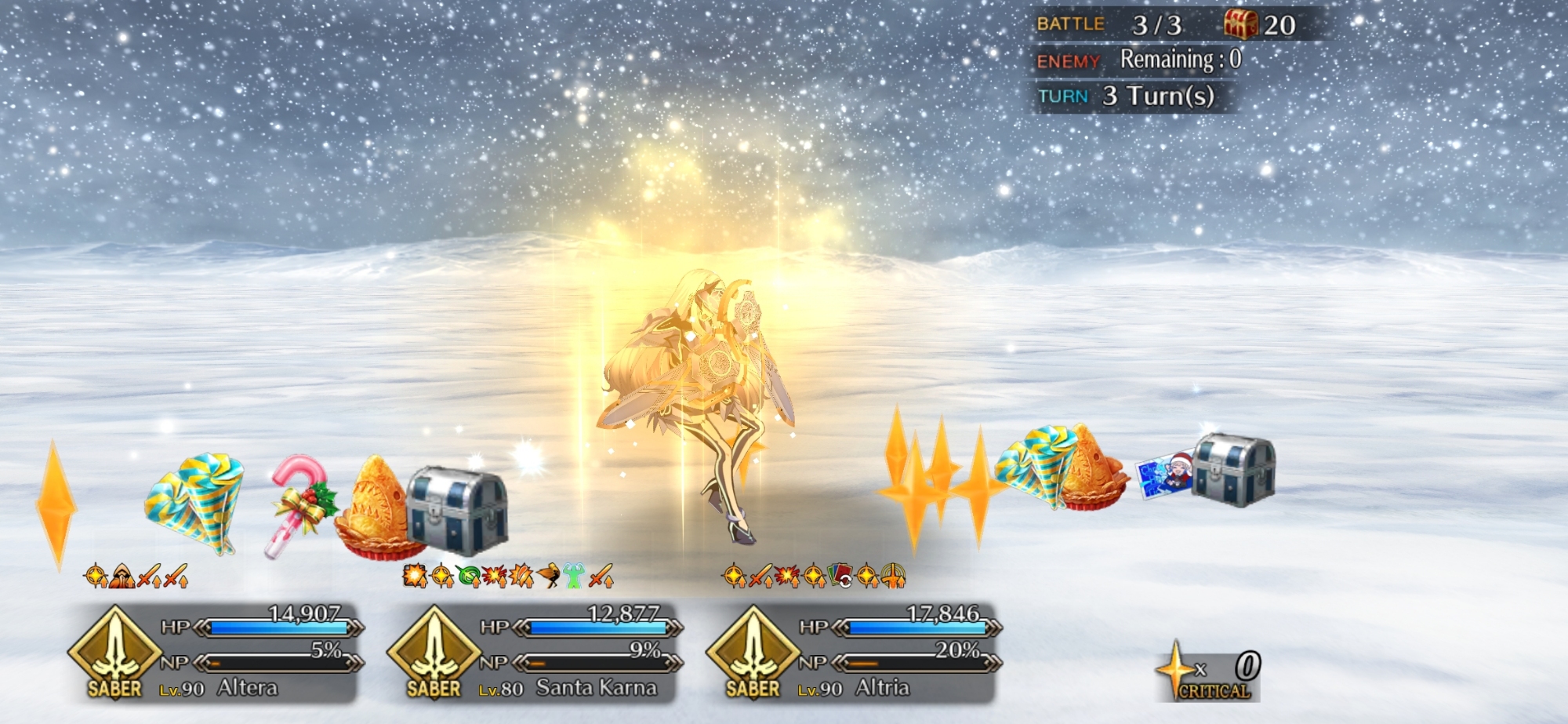Show Altria's servant status panel
The height and width of the screenshot is (724, 1568).
[854, 653]
